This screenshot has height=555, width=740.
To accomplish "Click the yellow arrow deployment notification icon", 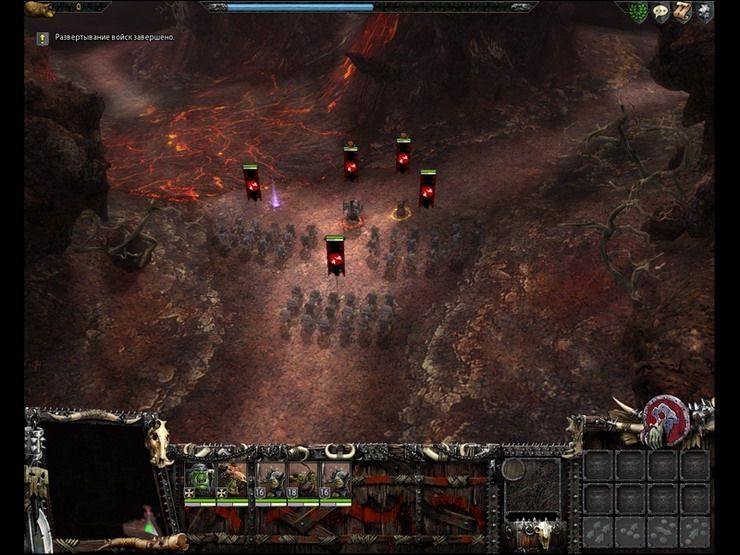I will [42, 38].
